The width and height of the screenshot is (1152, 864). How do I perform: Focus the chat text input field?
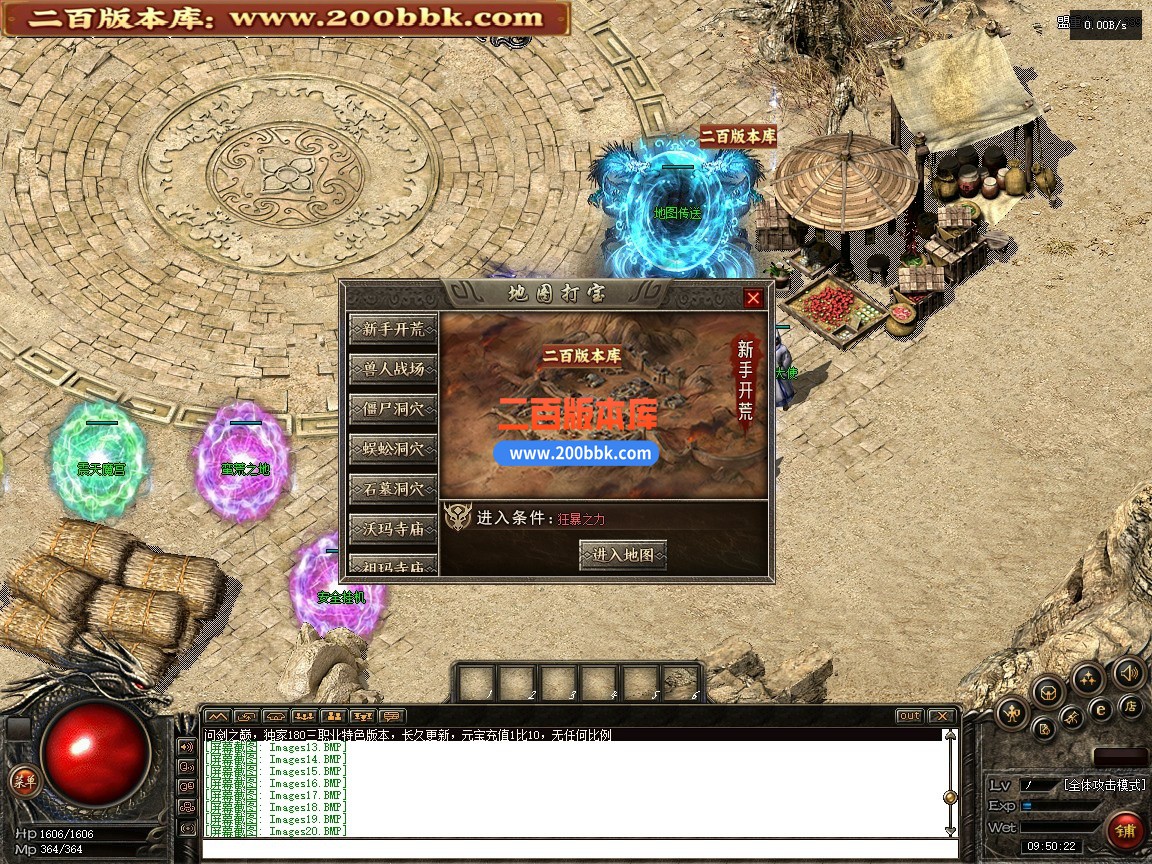tap(578, 850)
